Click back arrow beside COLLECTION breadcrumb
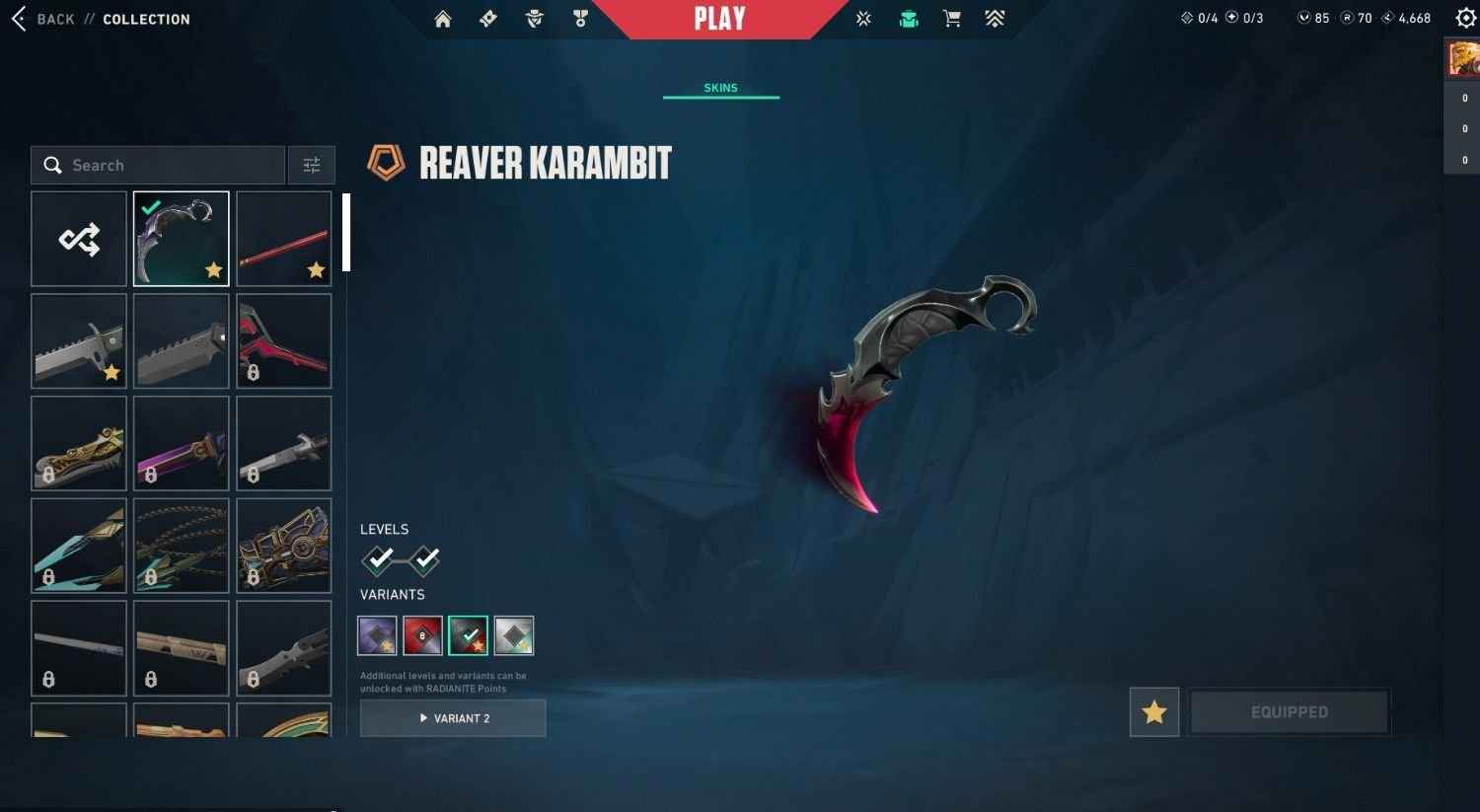The image size is (1480, 812). click(x=18, y=18)
